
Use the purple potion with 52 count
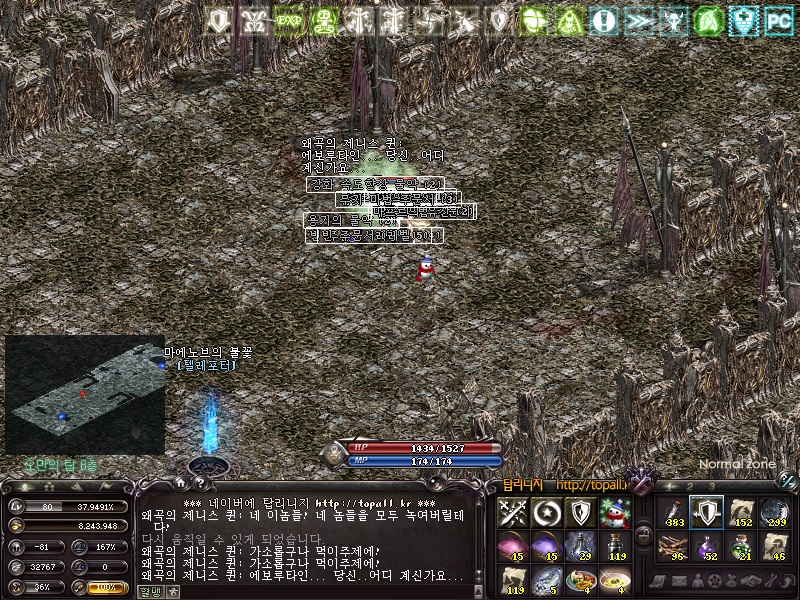(x=707, y=546)
